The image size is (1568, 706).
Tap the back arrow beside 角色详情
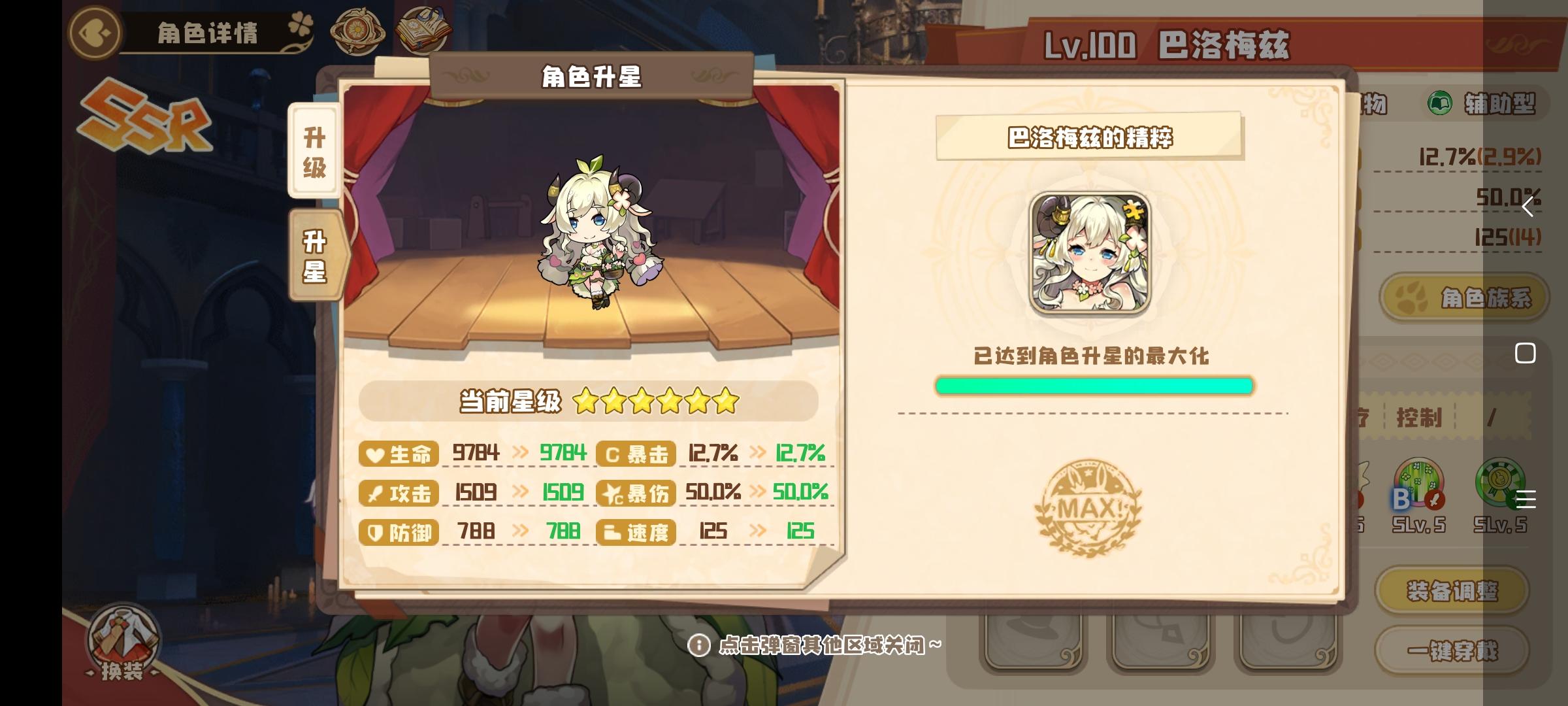(93, 31)
